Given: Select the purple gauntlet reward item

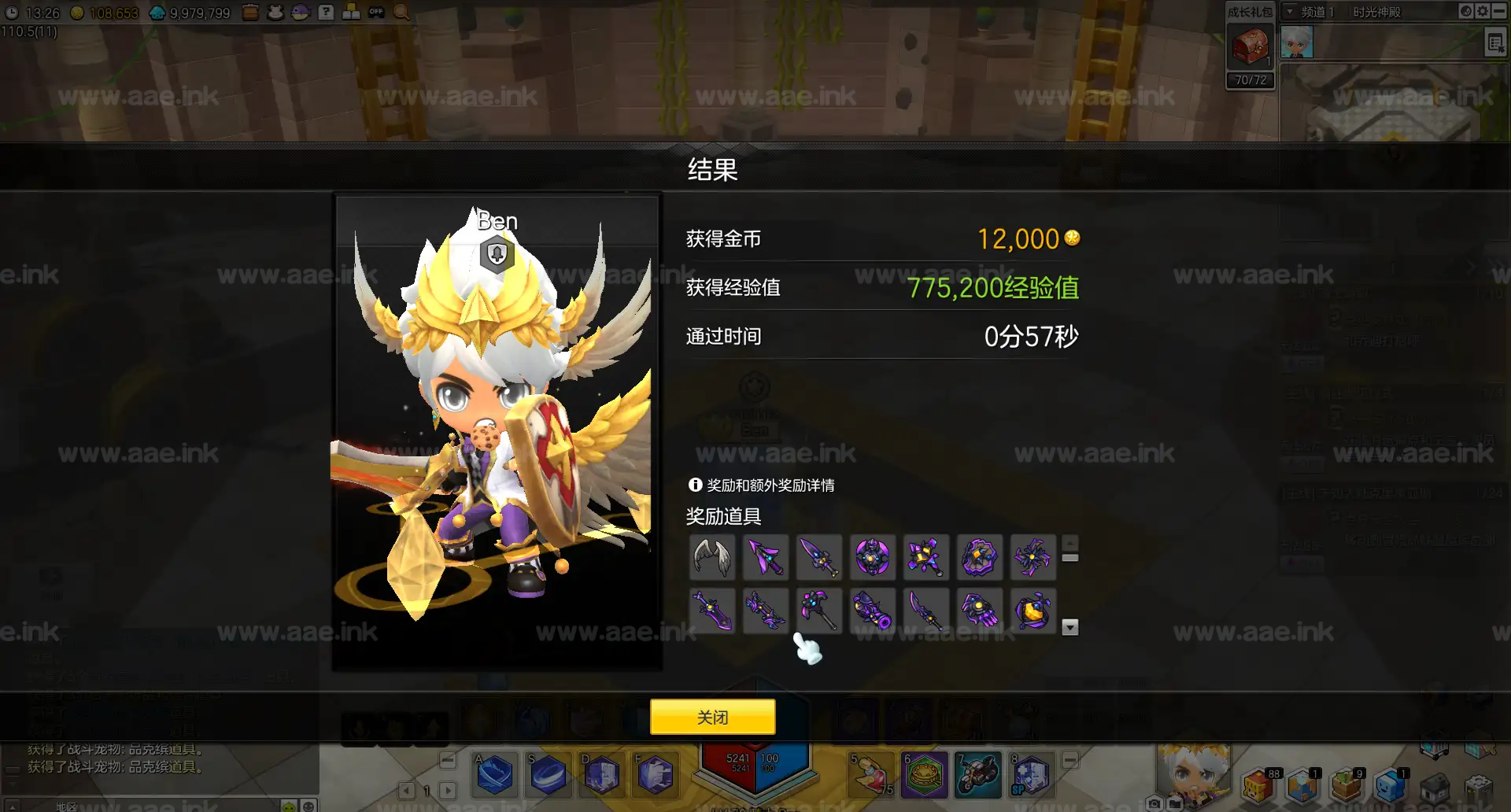Looking at the screenshot, I should pos(979,611).
